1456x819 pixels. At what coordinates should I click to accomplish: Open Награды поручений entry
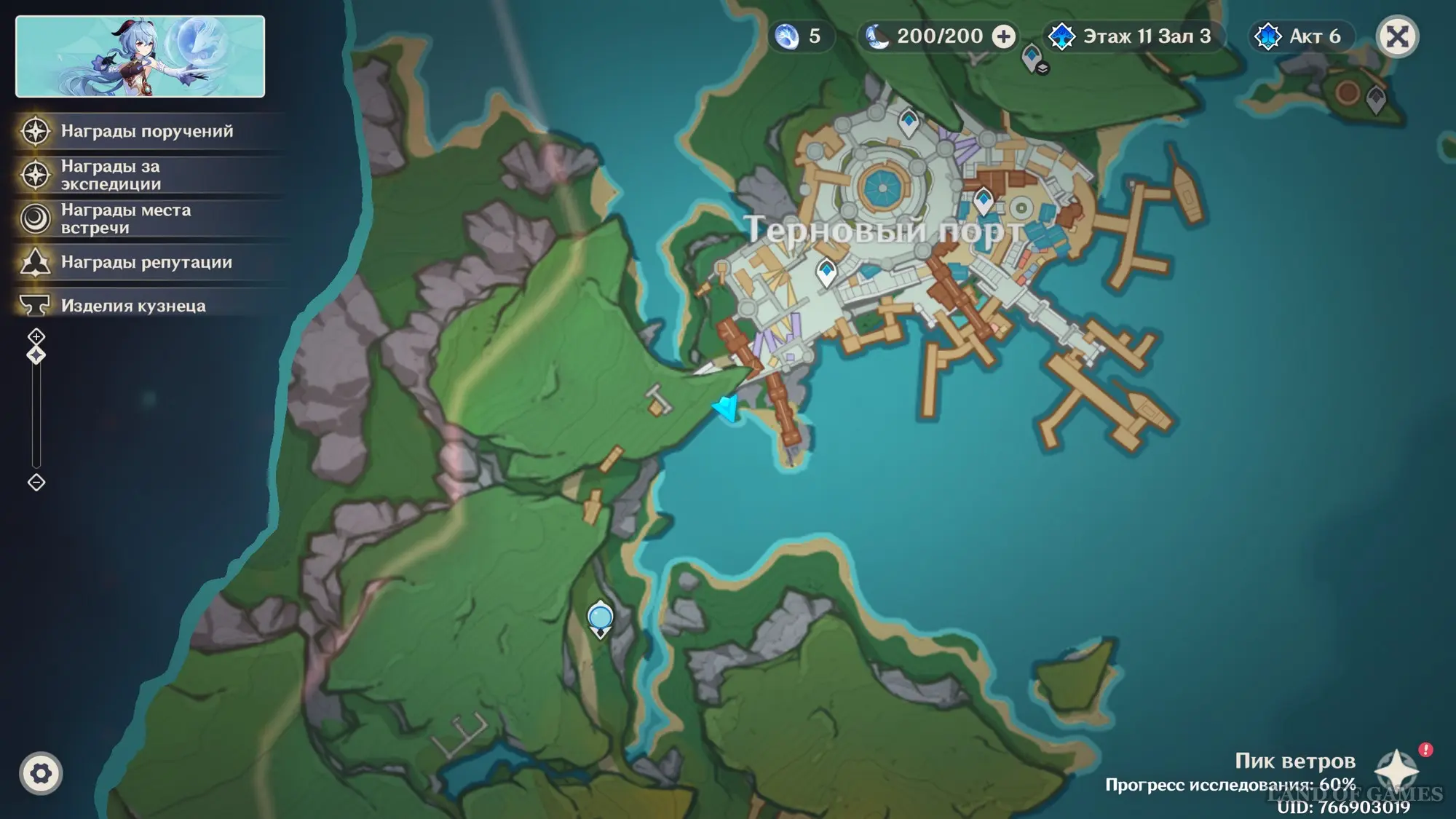146,132
